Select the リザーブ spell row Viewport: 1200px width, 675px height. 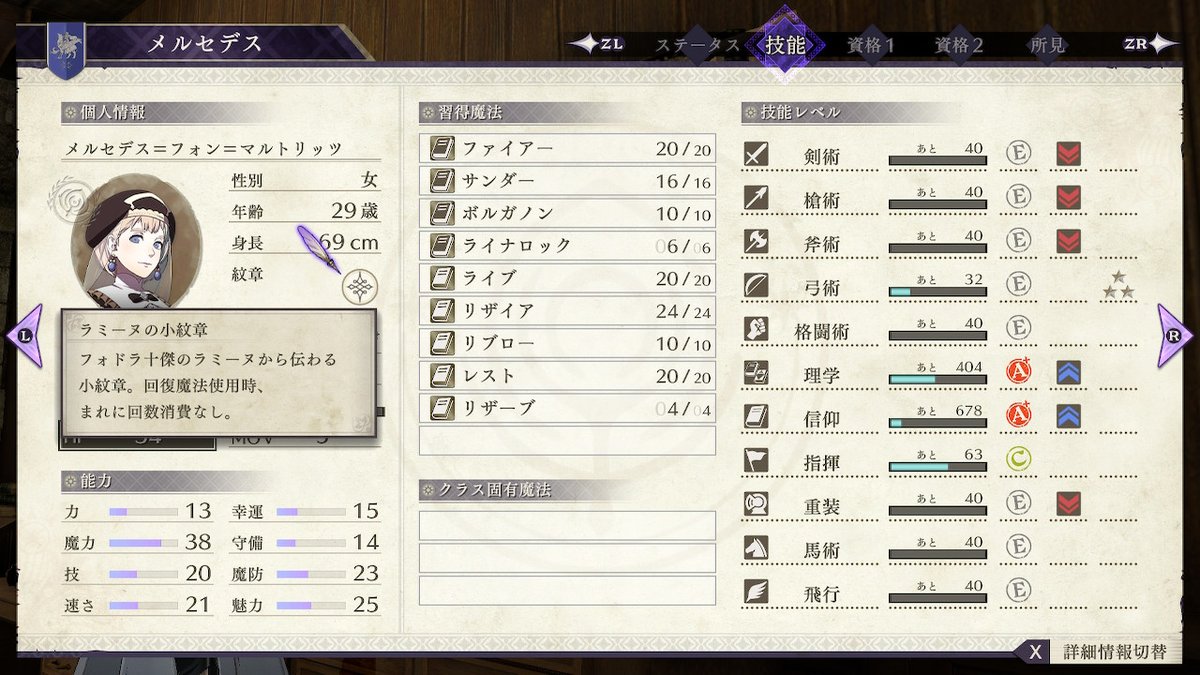pos(567,408)
